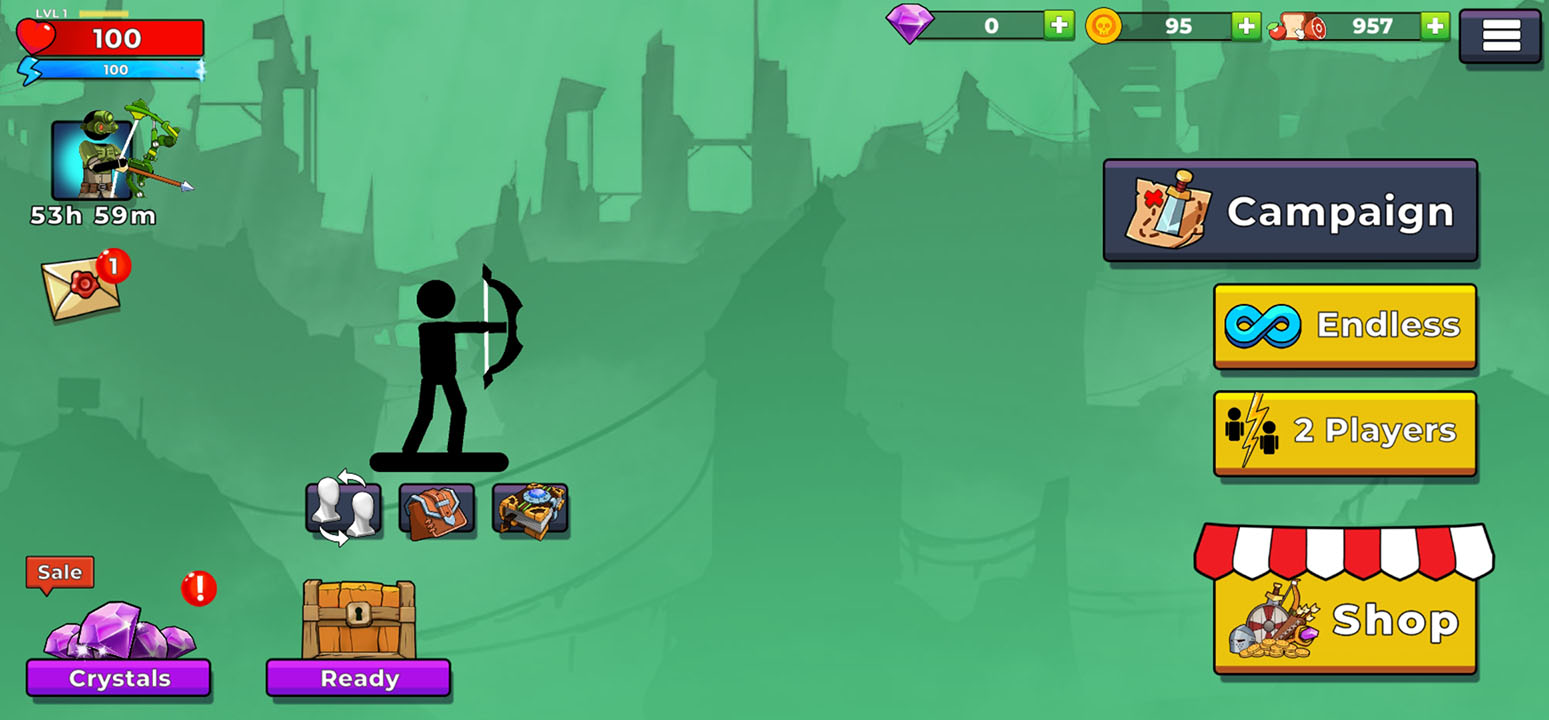Screen dimensions: 1549x720
Task: Add more purple gems with the plus button
Action: pyautogui.click(x=1058, y=26)
